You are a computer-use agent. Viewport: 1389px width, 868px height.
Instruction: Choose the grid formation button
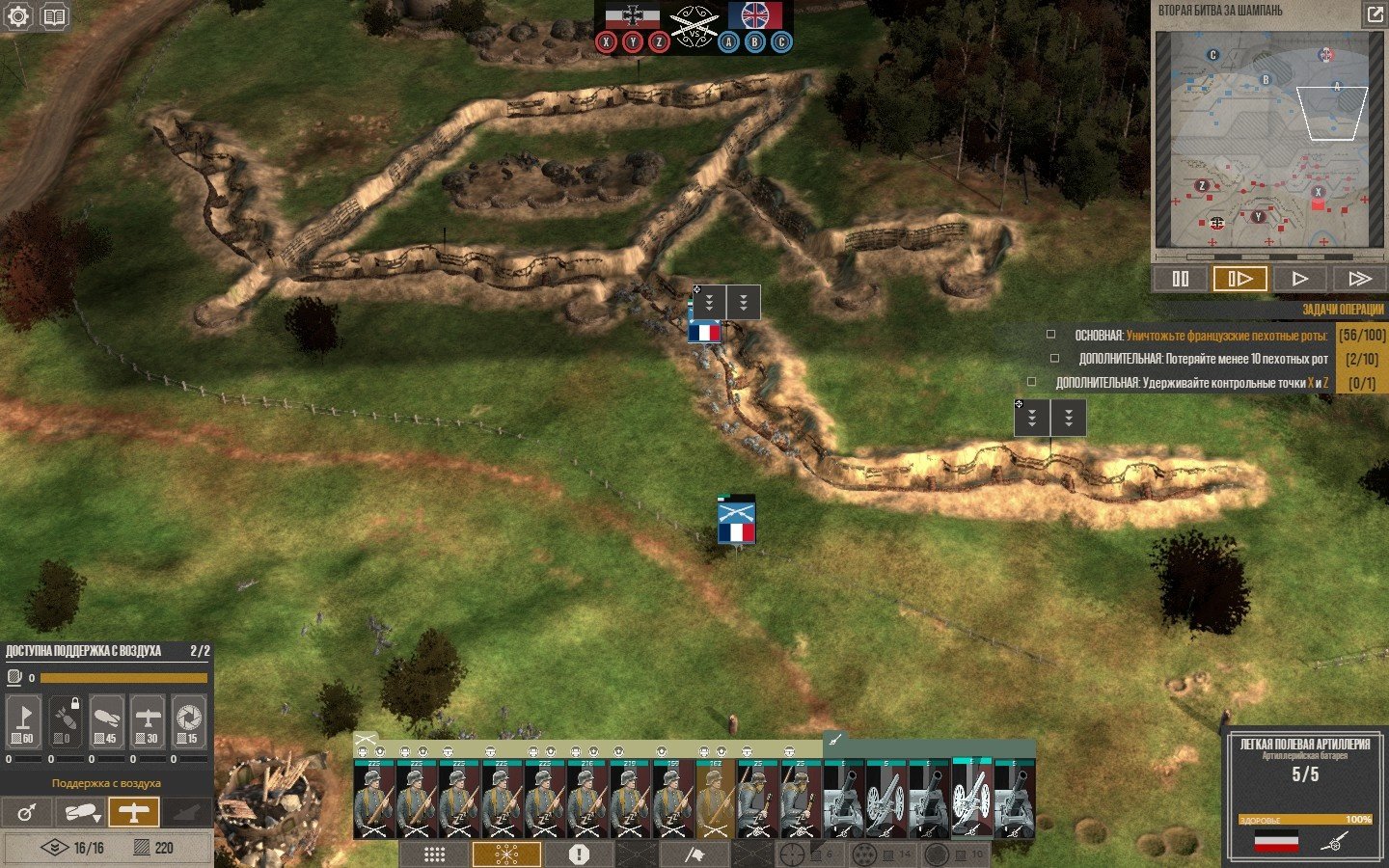(434, 854)
